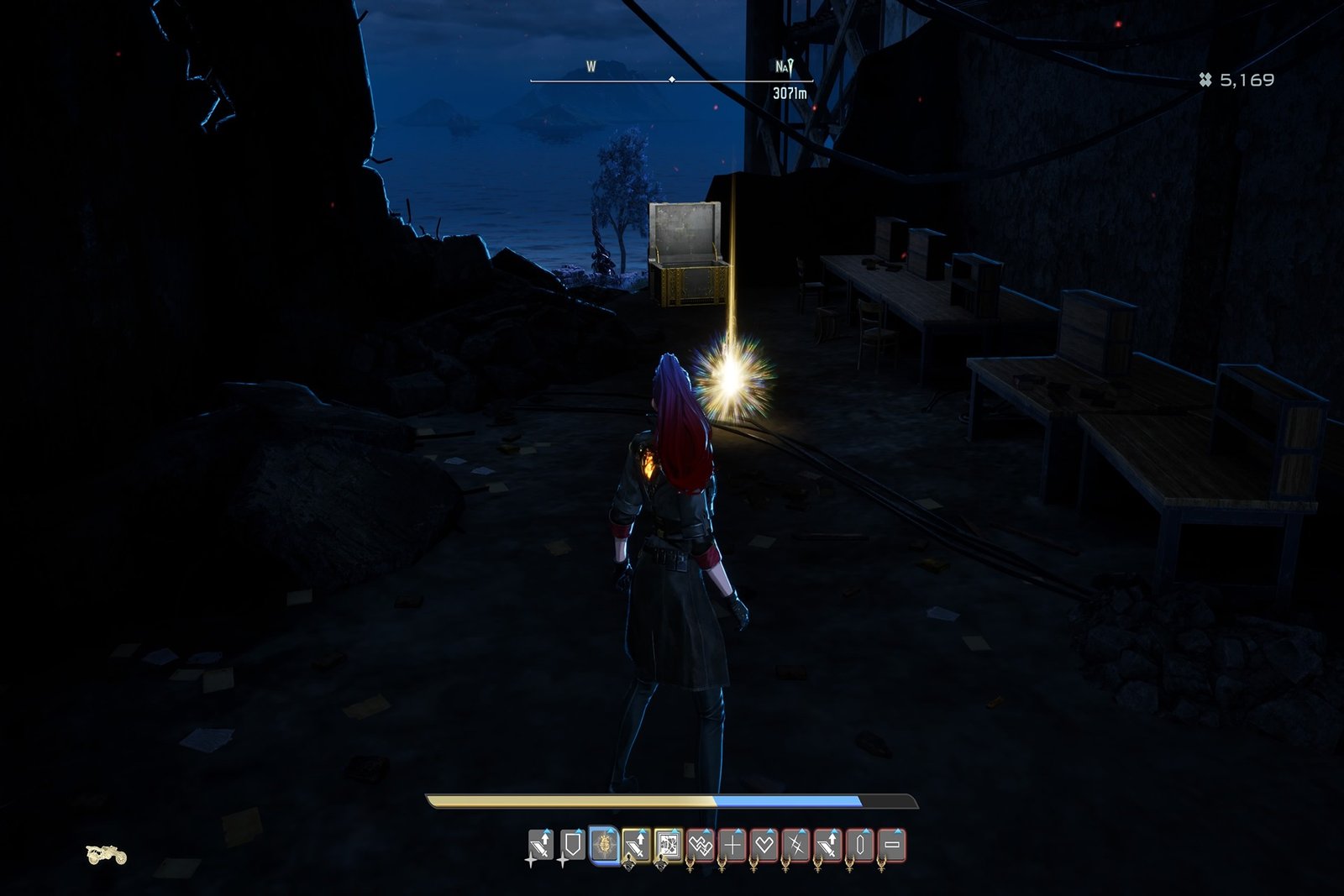This screenshot has width=1344, height=896.
Task: Activate the crossed slashes buff icon
Action: click(x=795, y=845)
